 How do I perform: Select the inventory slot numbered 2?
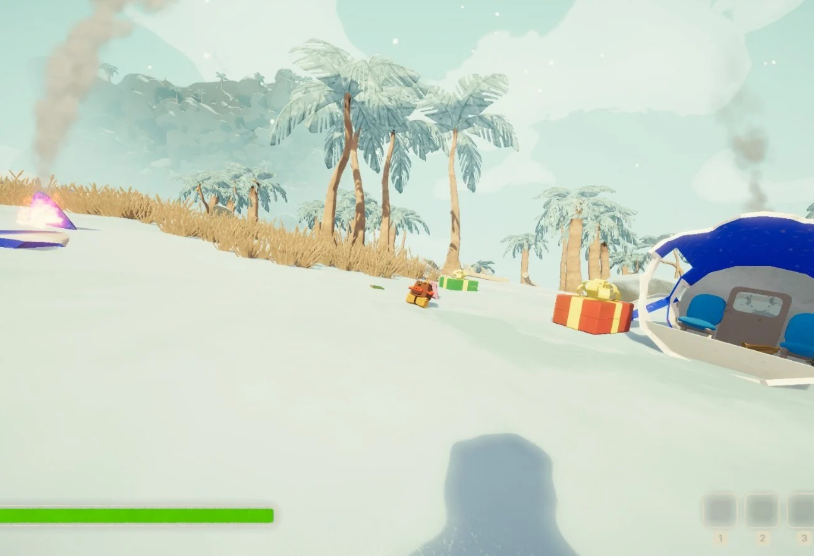point(762,510)
